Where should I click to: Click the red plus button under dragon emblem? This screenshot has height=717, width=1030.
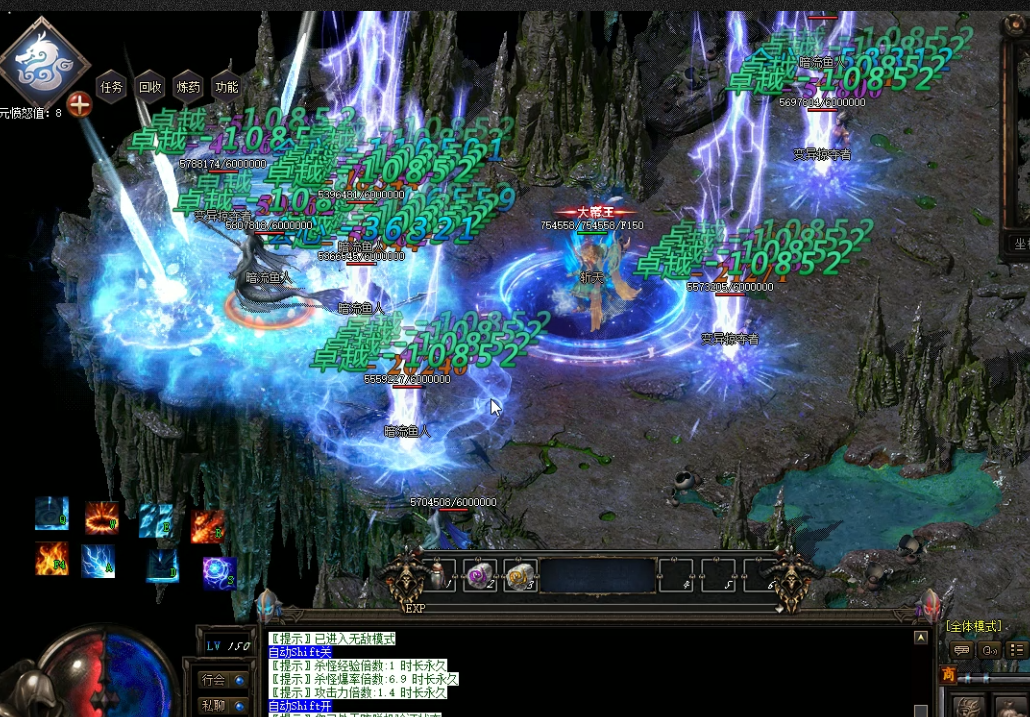point(79,105)
